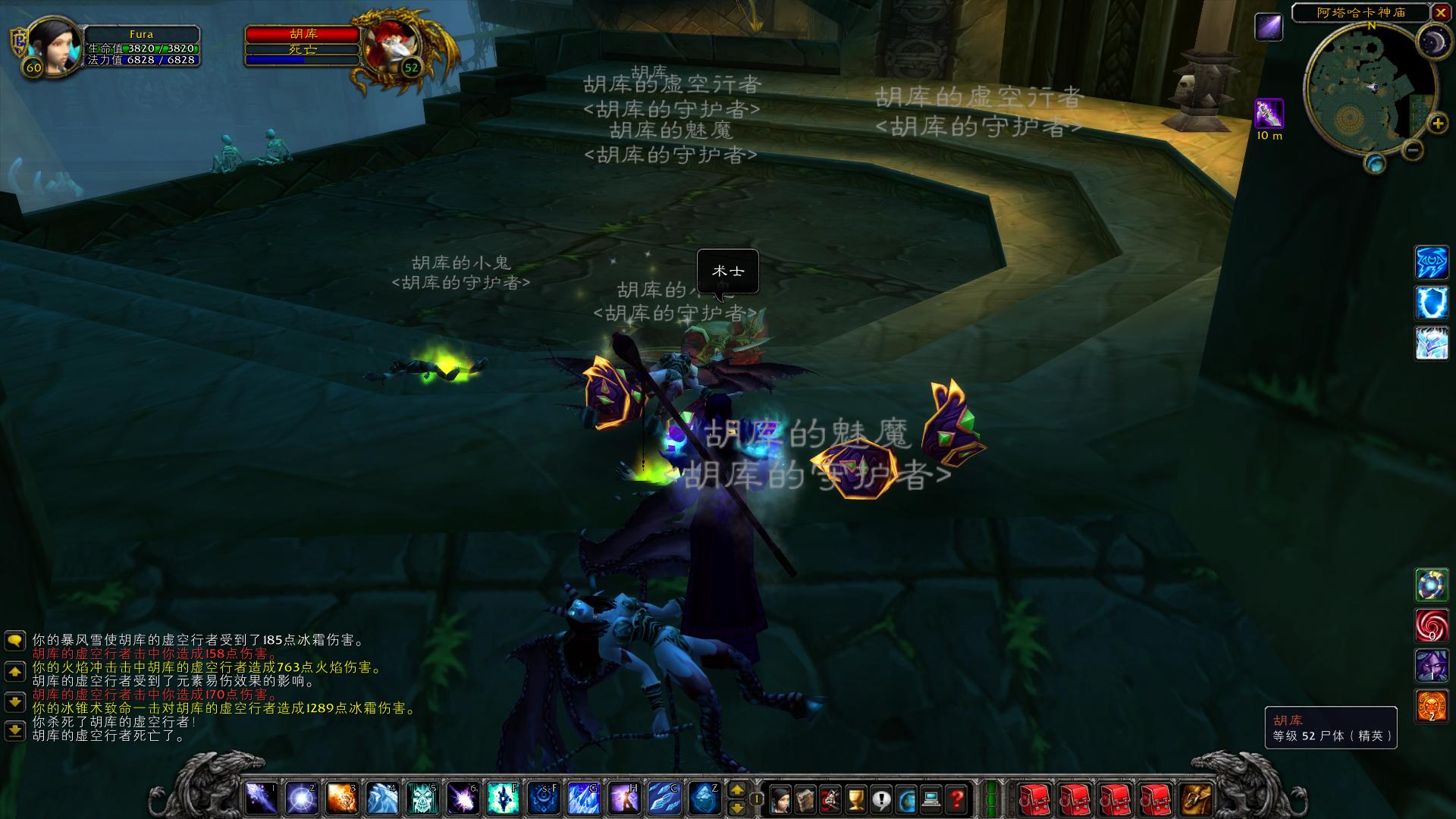The height and width of the screenshot is (819, 1456).
Task: Open the game menu computer icon
Action: 931,798
